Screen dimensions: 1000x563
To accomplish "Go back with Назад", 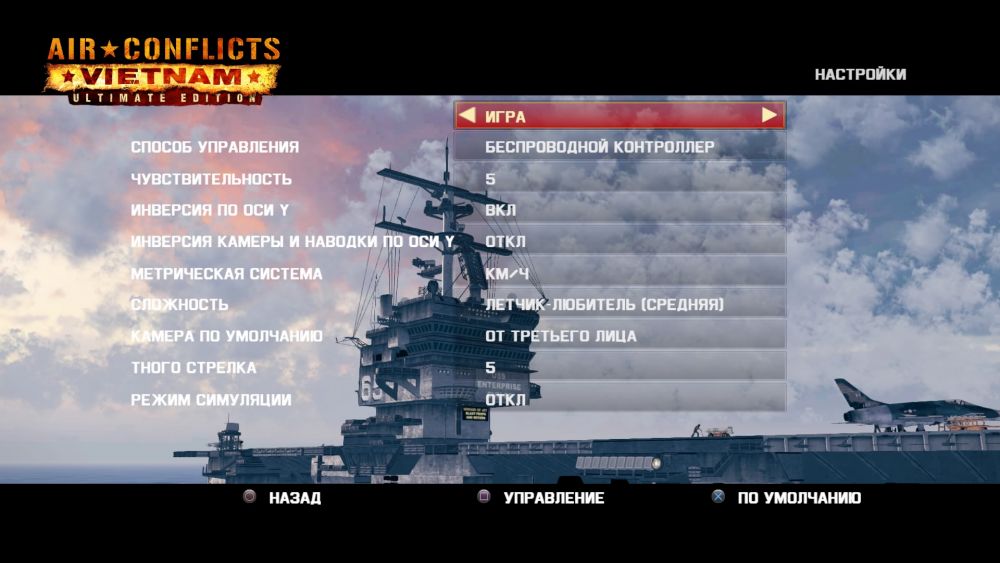I will 285,498.
